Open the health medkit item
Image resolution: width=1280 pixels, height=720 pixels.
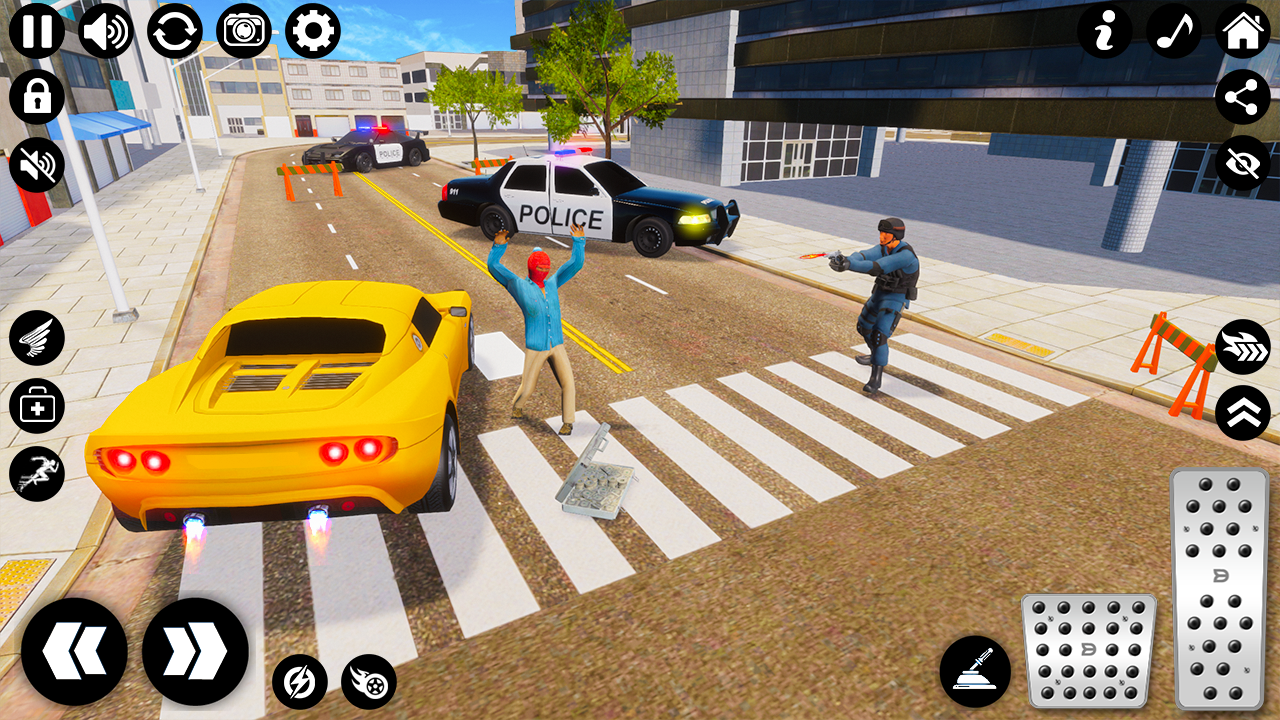coord(36,405)
